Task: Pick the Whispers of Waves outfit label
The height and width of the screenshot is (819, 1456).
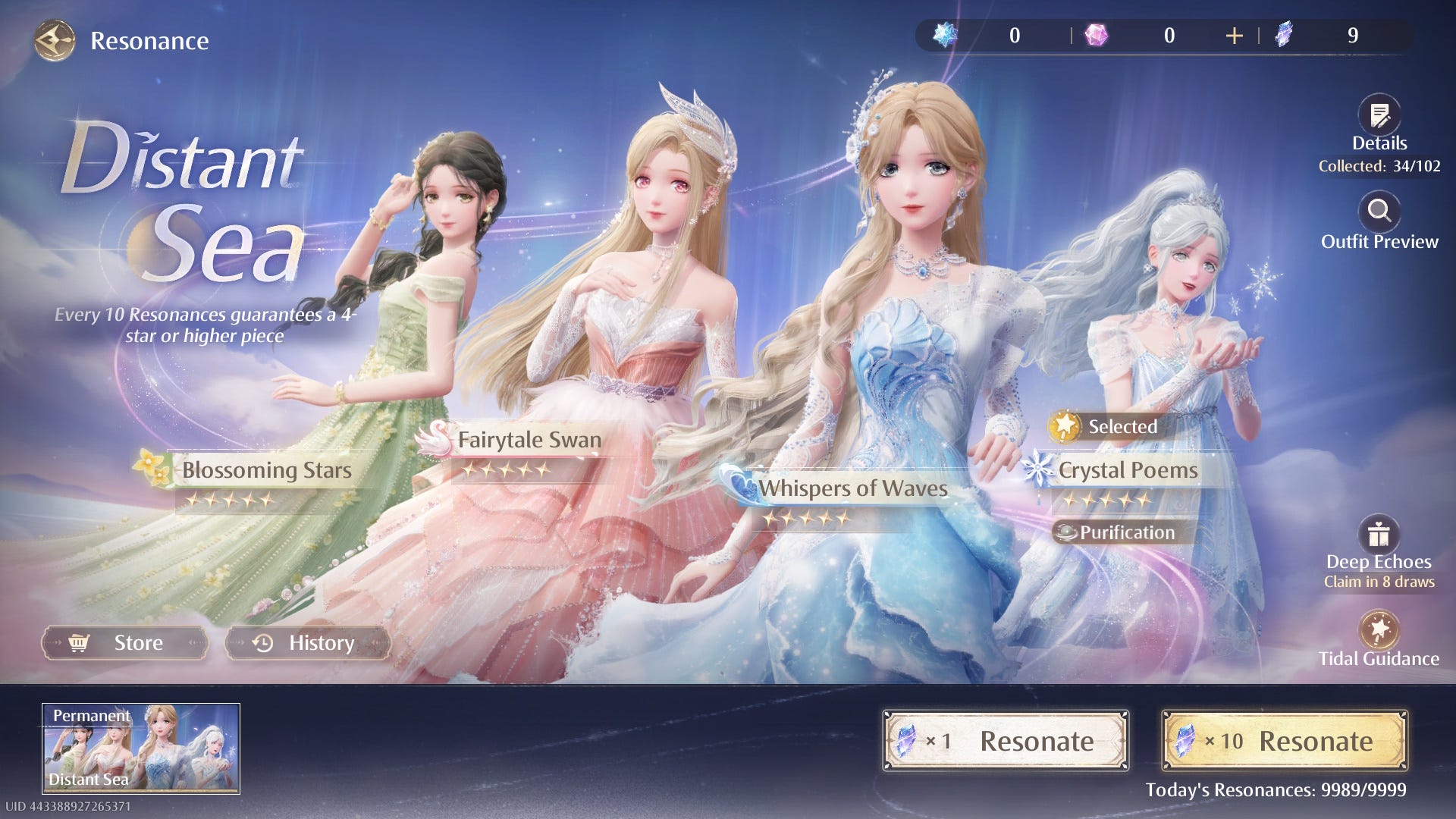Action: point(852,489)
